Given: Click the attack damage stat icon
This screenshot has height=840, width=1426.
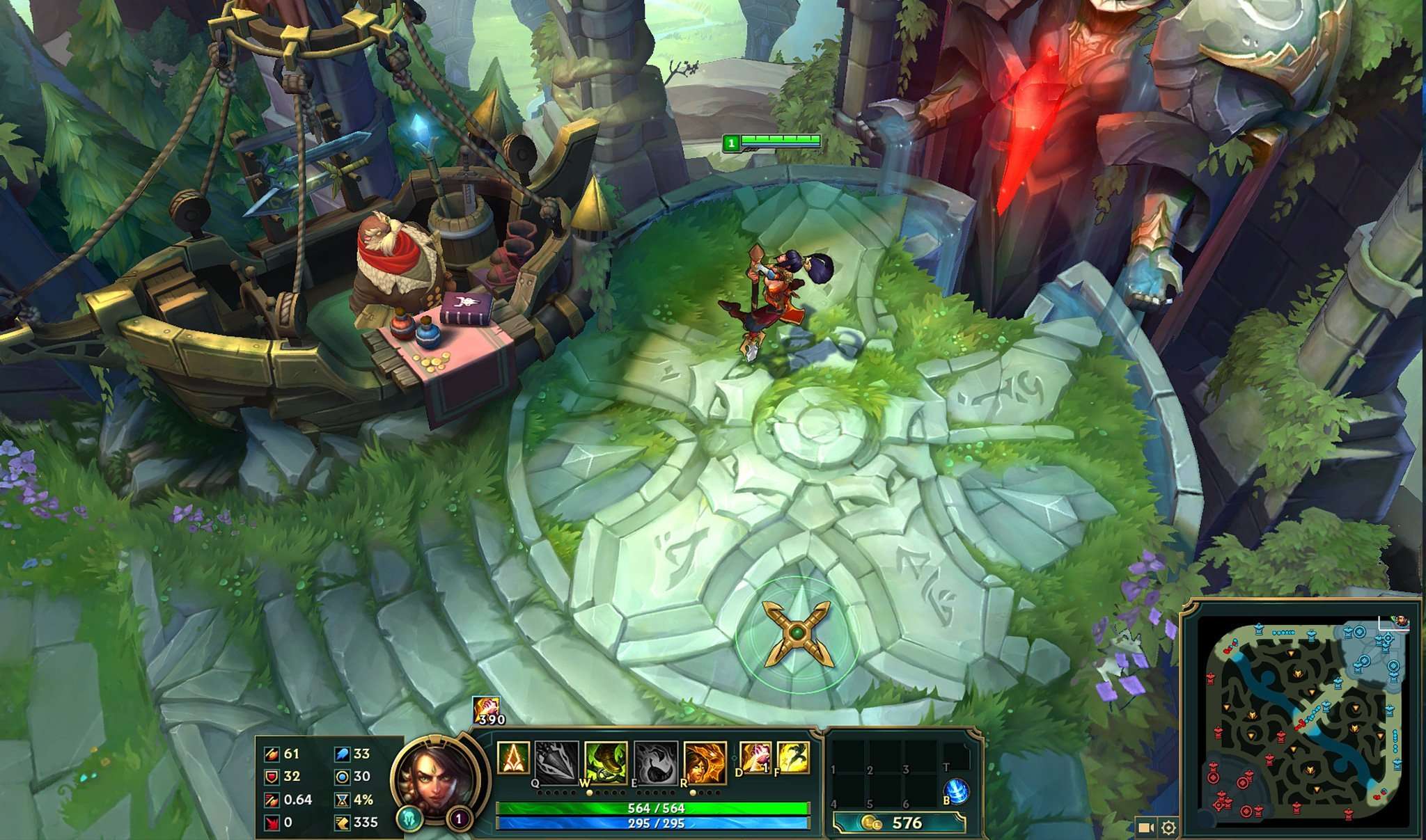Looking at the screenshot, I should (x=272, y=754).
